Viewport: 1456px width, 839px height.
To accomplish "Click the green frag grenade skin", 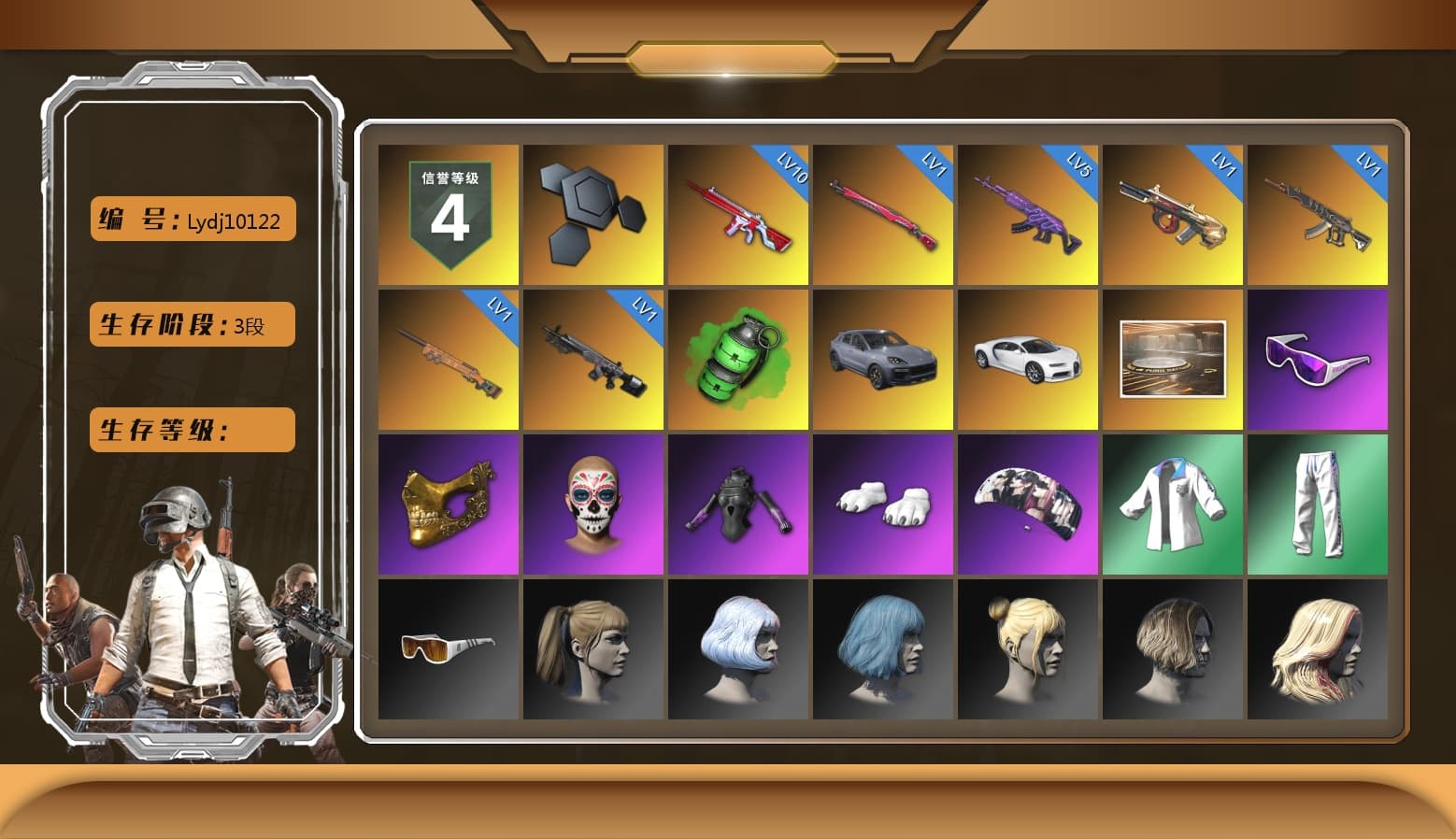I will point(738,360).
